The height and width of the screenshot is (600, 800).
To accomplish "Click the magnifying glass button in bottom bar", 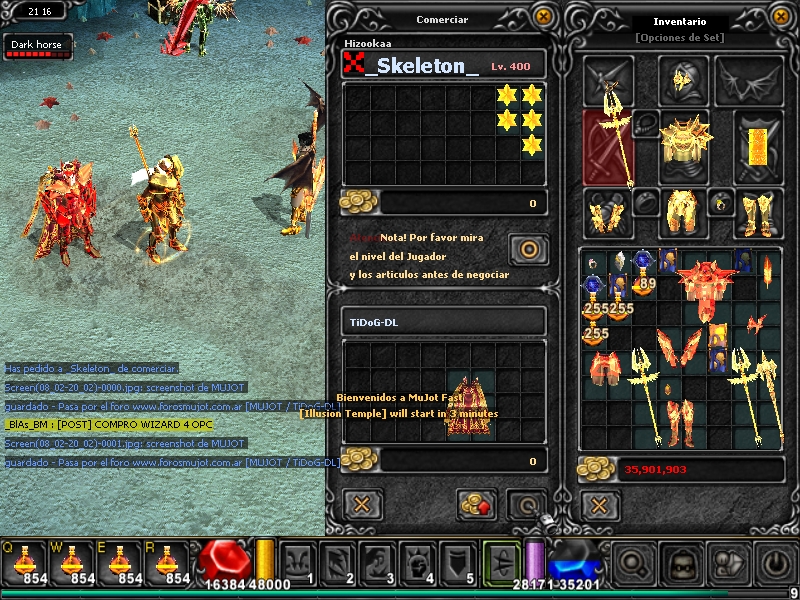I will point(634,565).
